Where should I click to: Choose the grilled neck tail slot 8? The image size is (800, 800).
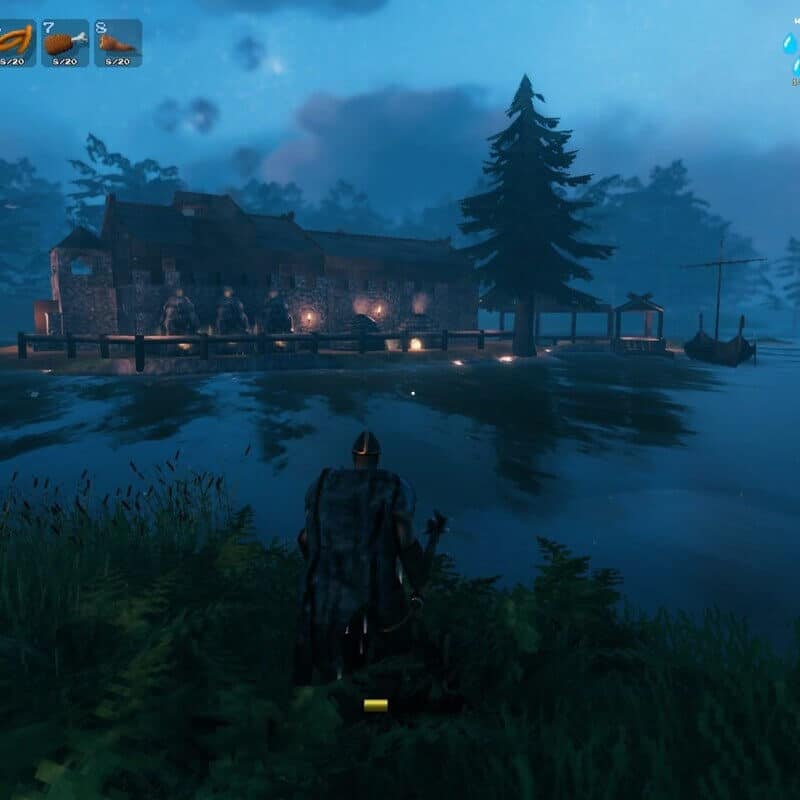pyautogui.click(x=118, y=43)
